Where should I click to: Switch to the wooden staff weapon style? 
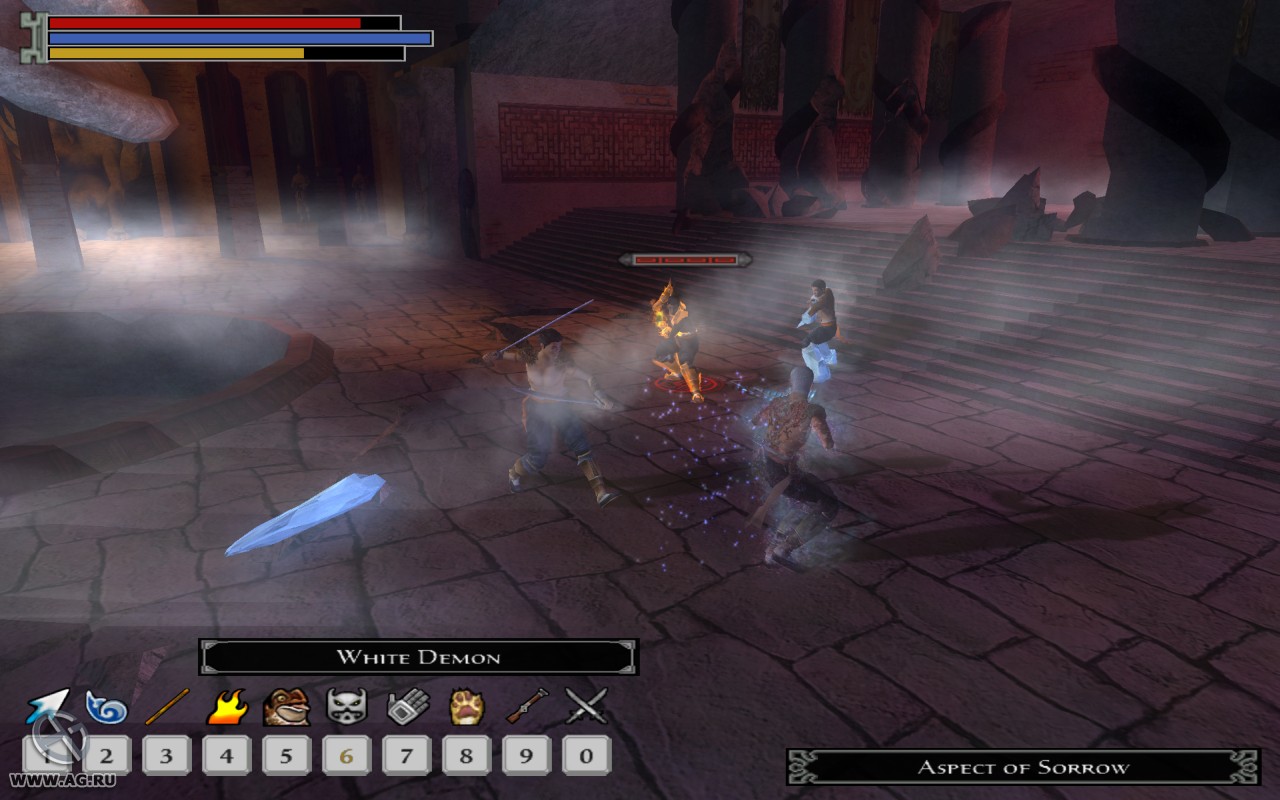point(167,706)
